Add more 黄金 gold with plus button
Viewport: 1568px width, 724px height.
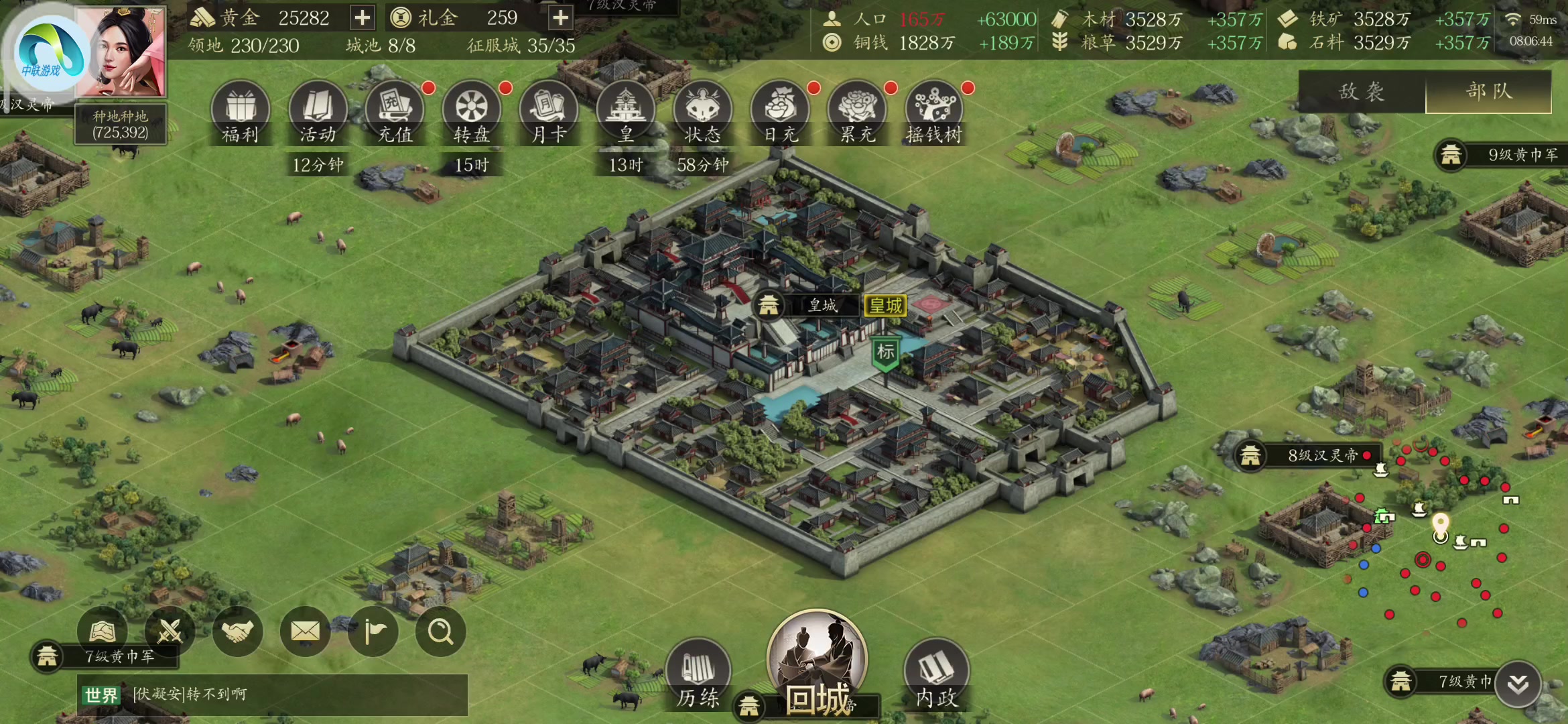[362, 18]
